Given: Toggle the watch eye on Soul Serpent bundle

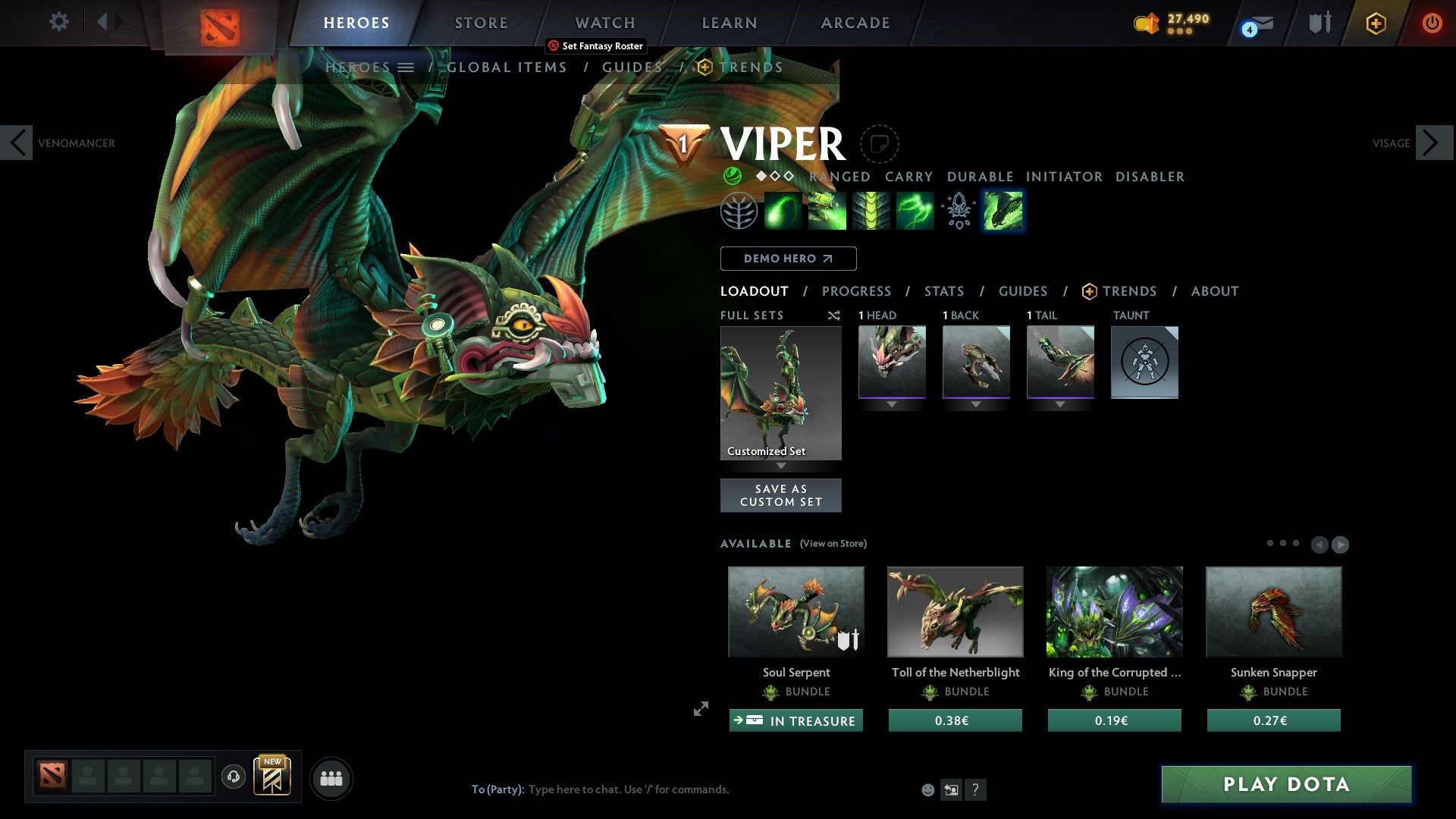Looking at the screenshot, I should click(x=851, y=639).
